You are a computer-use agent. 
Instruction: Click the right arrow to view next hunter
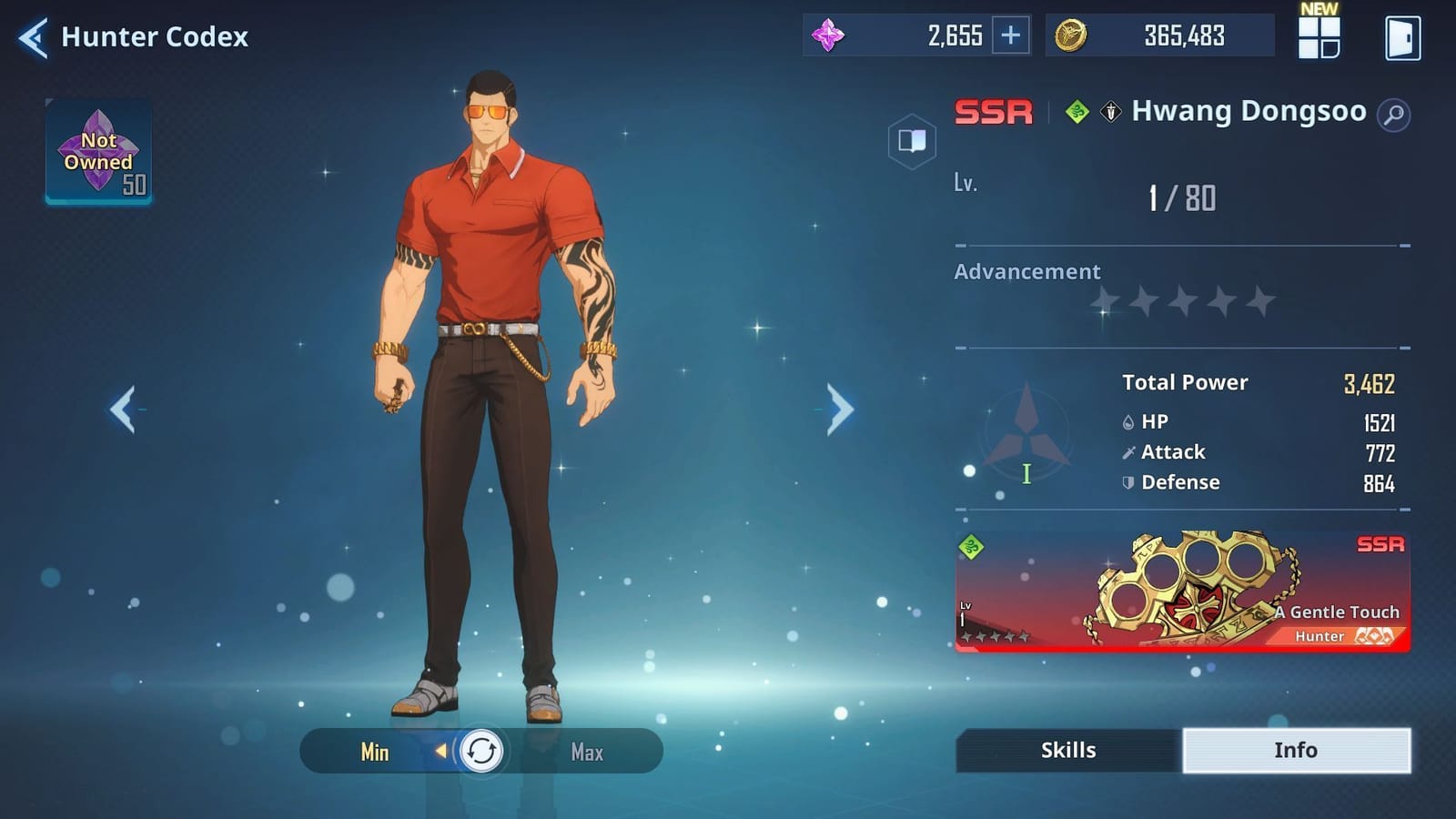pyautogui.click(x=838, y=408)
